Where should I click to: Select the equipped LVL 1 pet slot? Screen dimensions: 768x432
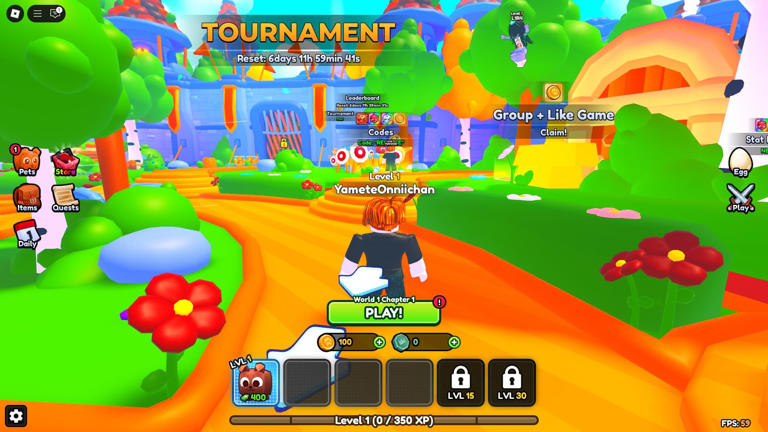pyautogui.click(x=255, y=382)
